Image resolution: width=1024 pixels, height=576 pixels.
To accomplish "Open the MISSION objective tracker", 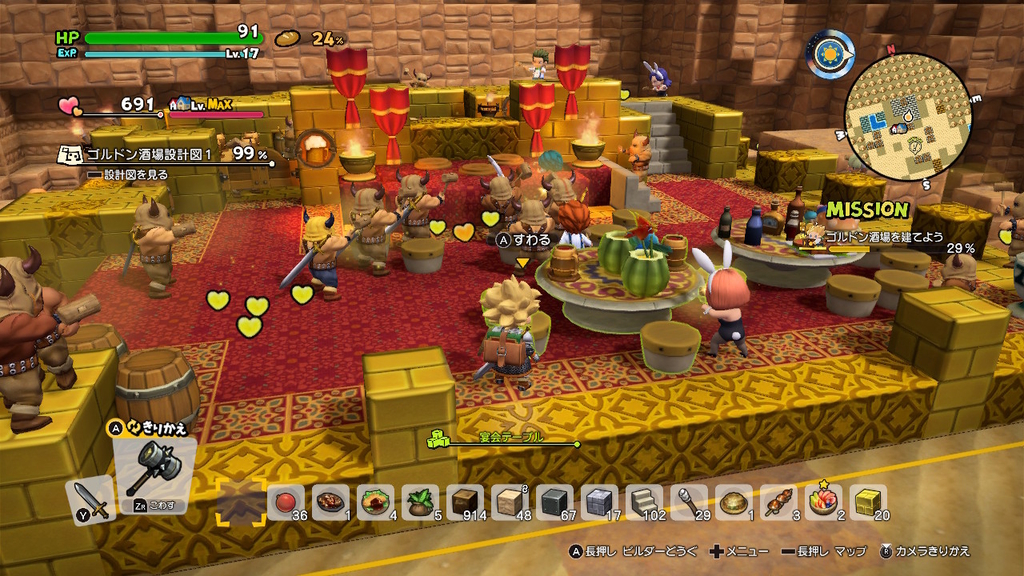I will [x=865, y=210].
